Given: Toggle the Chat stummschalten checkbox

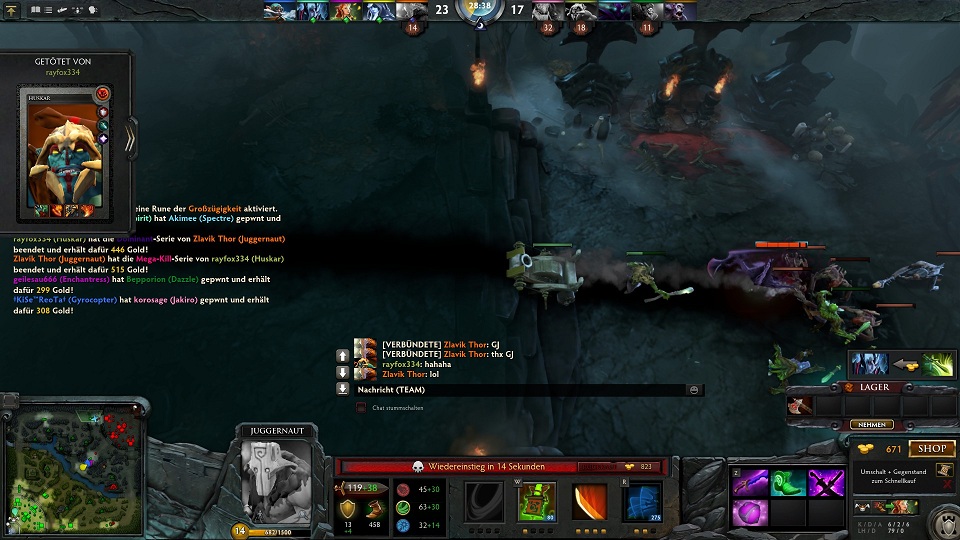Looking at the screenshot, I should point(361,408).
